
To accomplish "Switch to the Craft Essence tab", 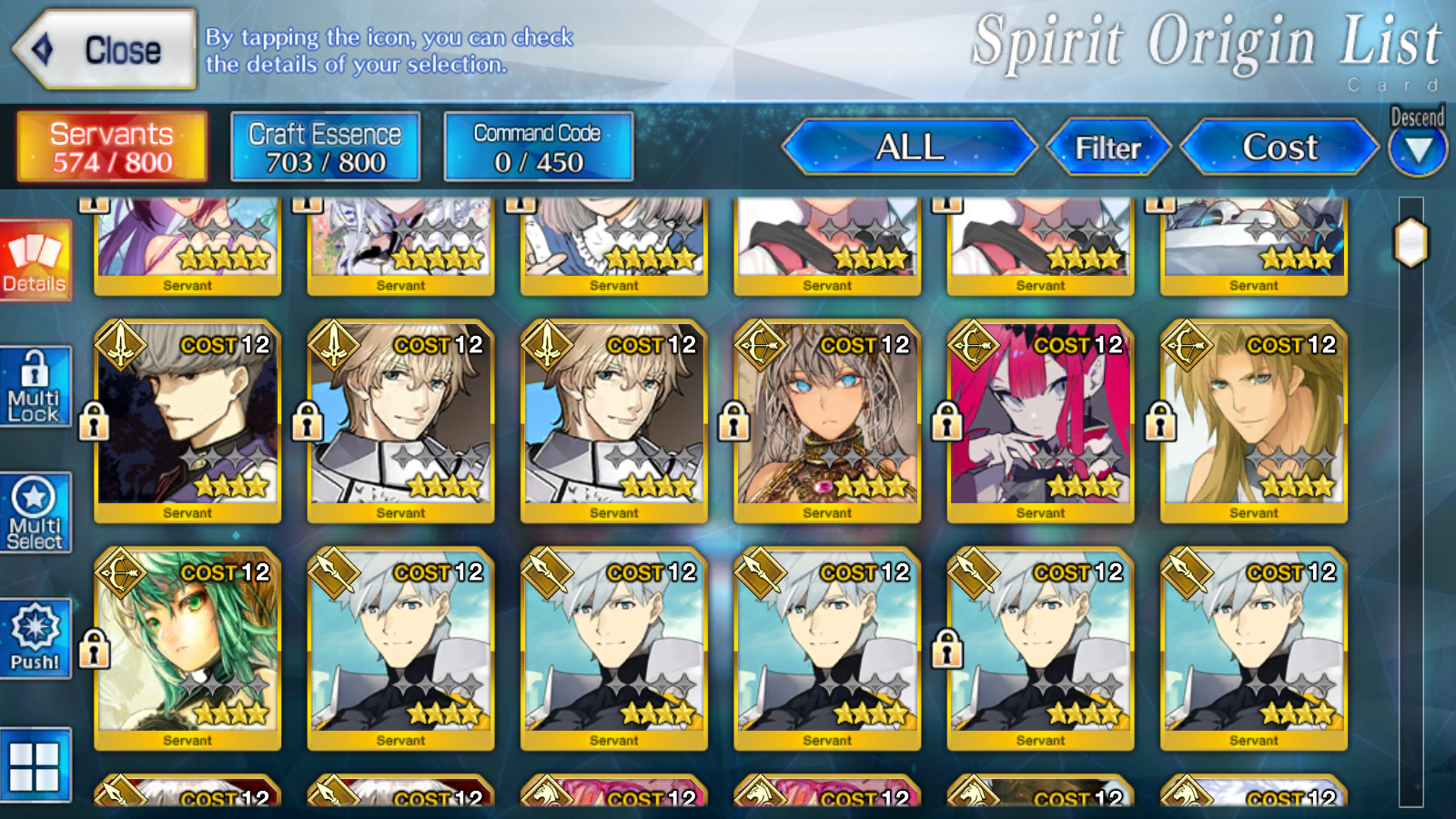I will click(325, 147).
